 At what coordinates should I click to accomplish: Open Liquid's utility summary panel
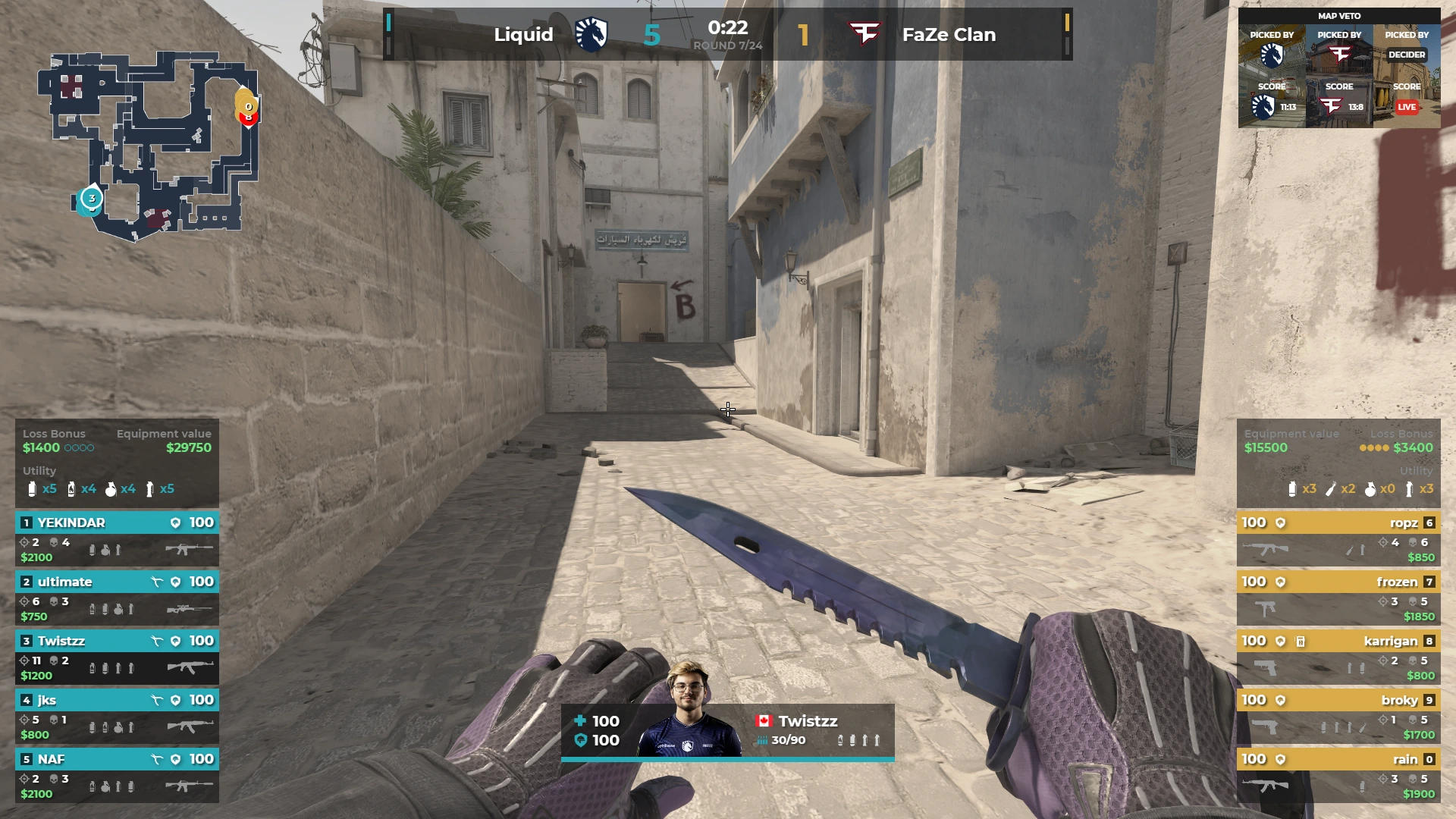pyautogui.click(x=117, y=482)
